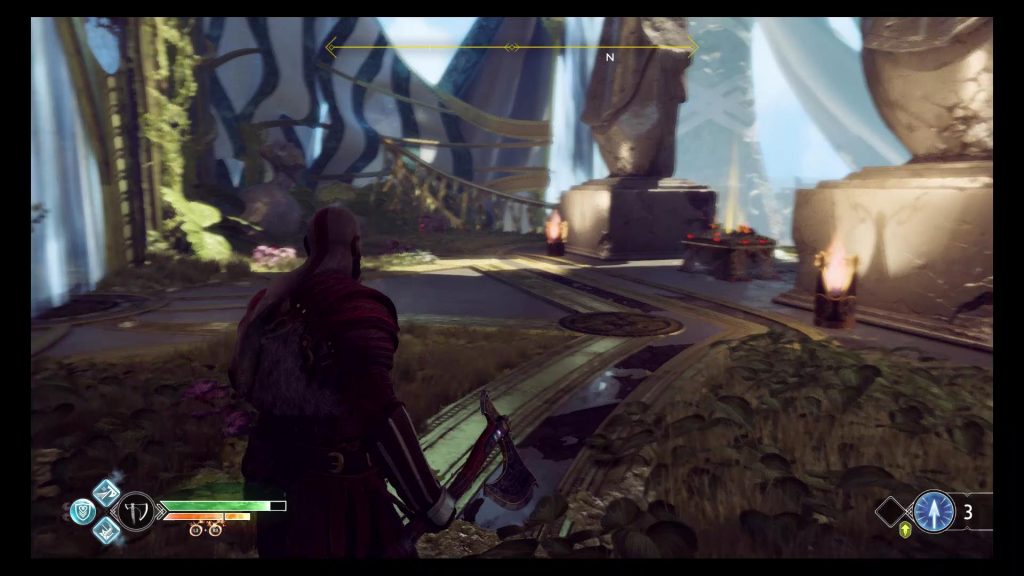
Task: Select the Leviathan Axe weapon icon
Action: 135,511
